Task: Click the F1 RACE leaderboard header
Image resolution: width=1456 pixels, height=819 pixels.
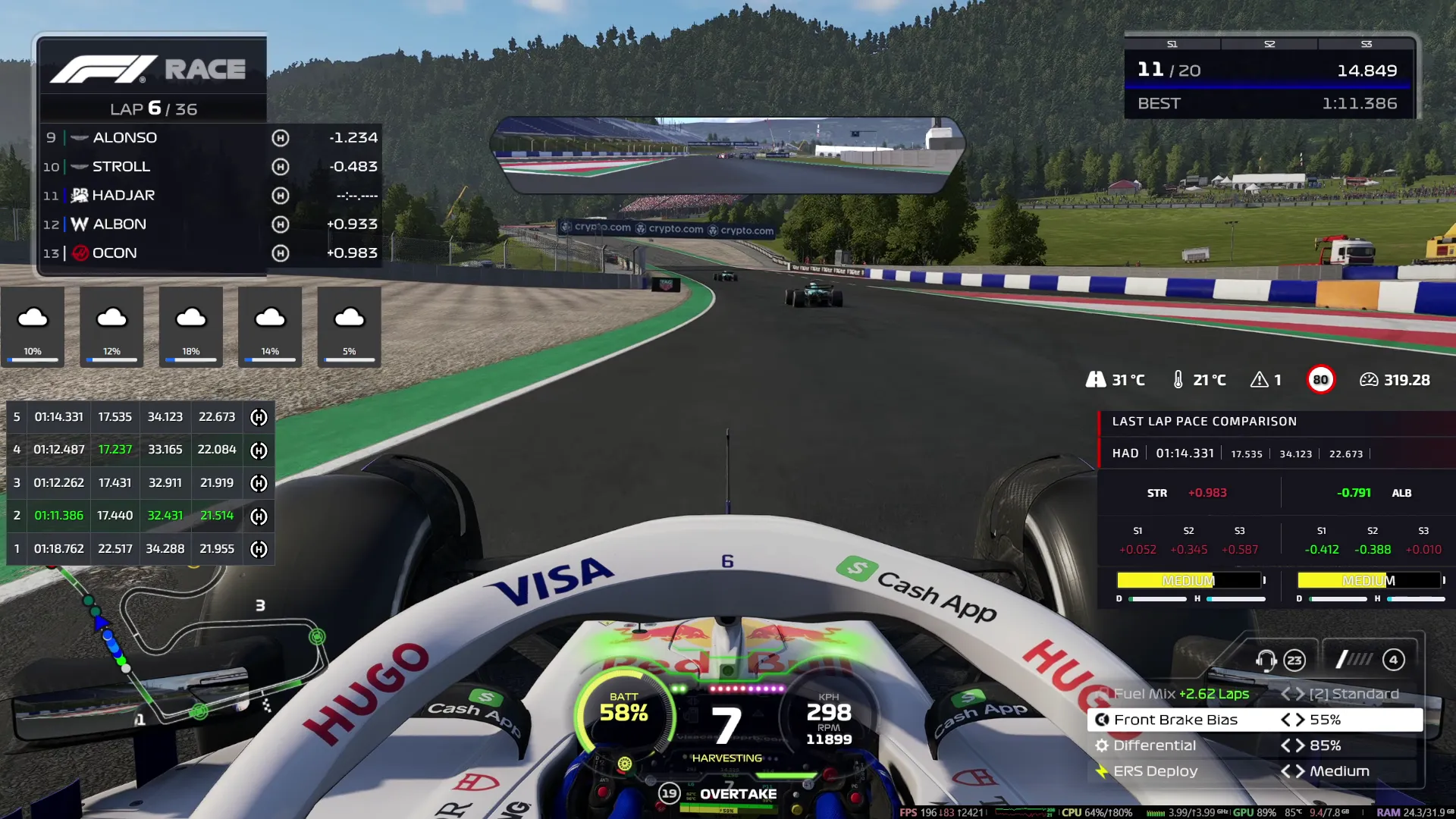Action: 152,68
